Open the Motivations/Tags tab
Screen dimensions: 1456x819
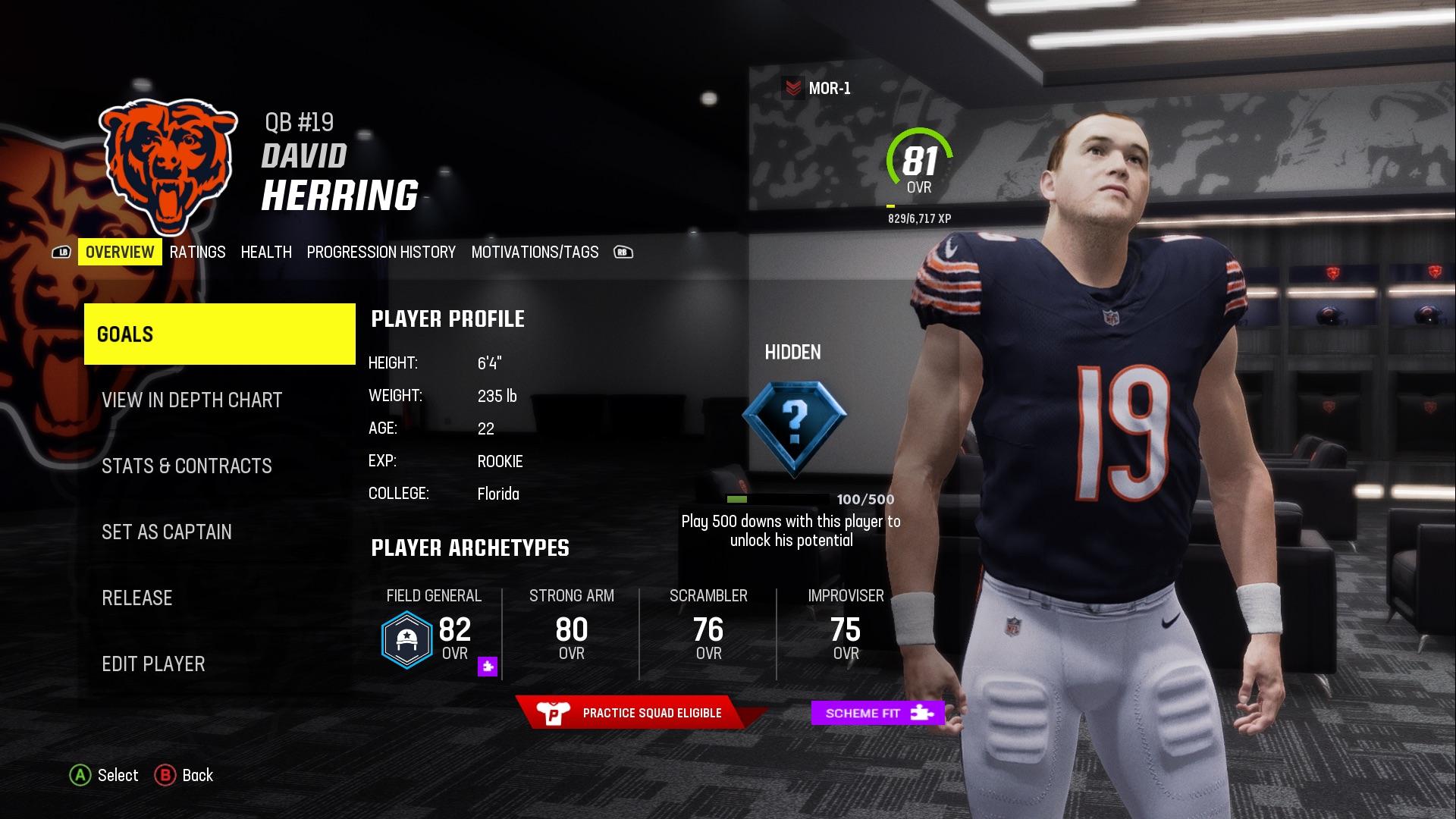(535, 252)
